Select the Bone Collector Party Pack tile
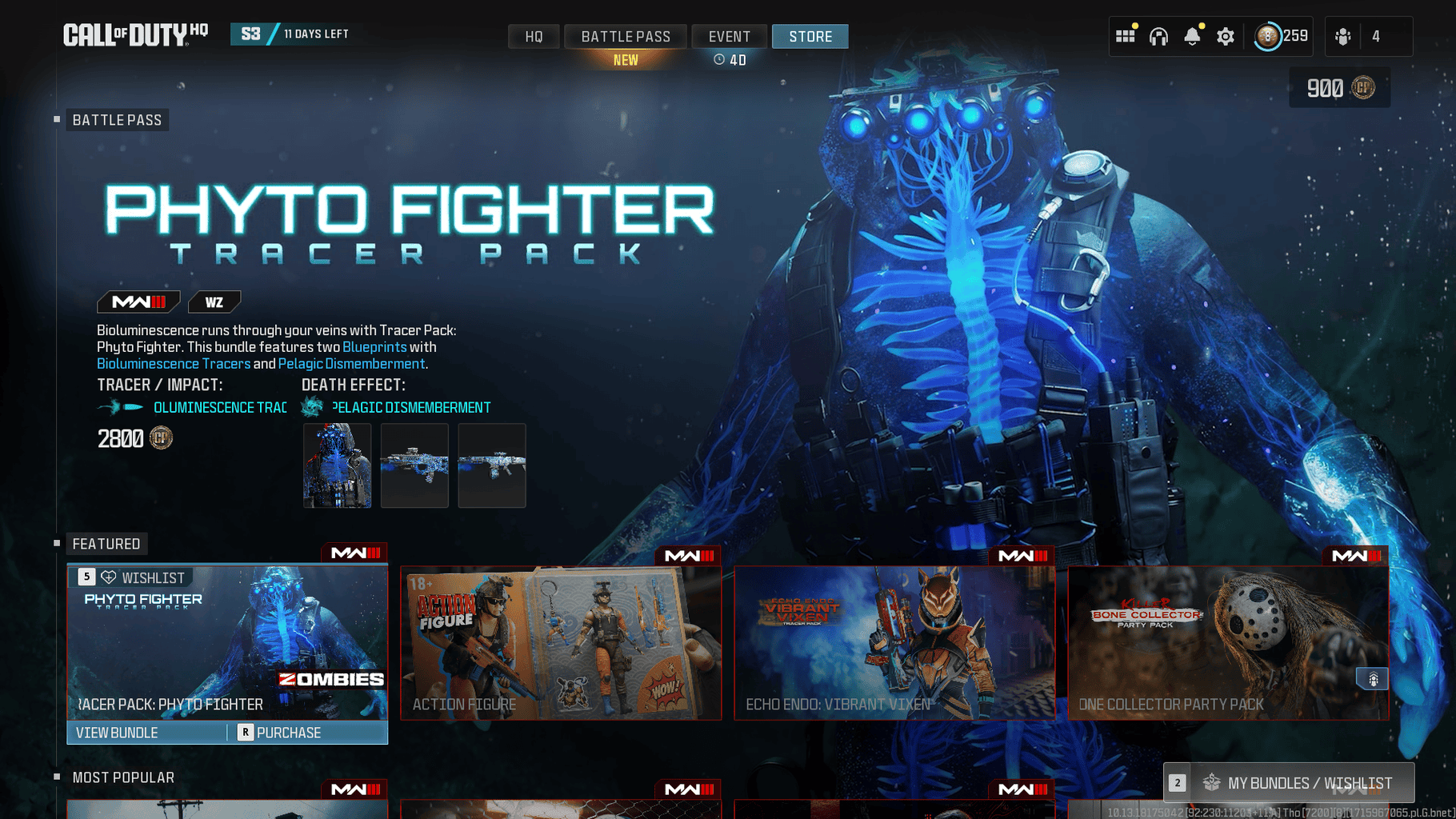 pos(1228,643)
